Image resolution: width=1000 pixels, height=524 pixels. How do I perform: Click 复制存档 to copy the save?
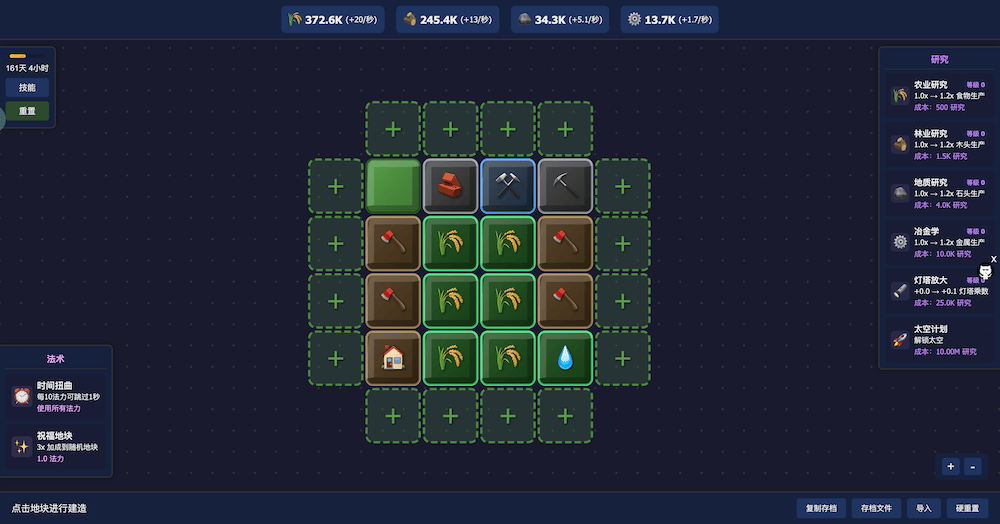pos(821,508)
